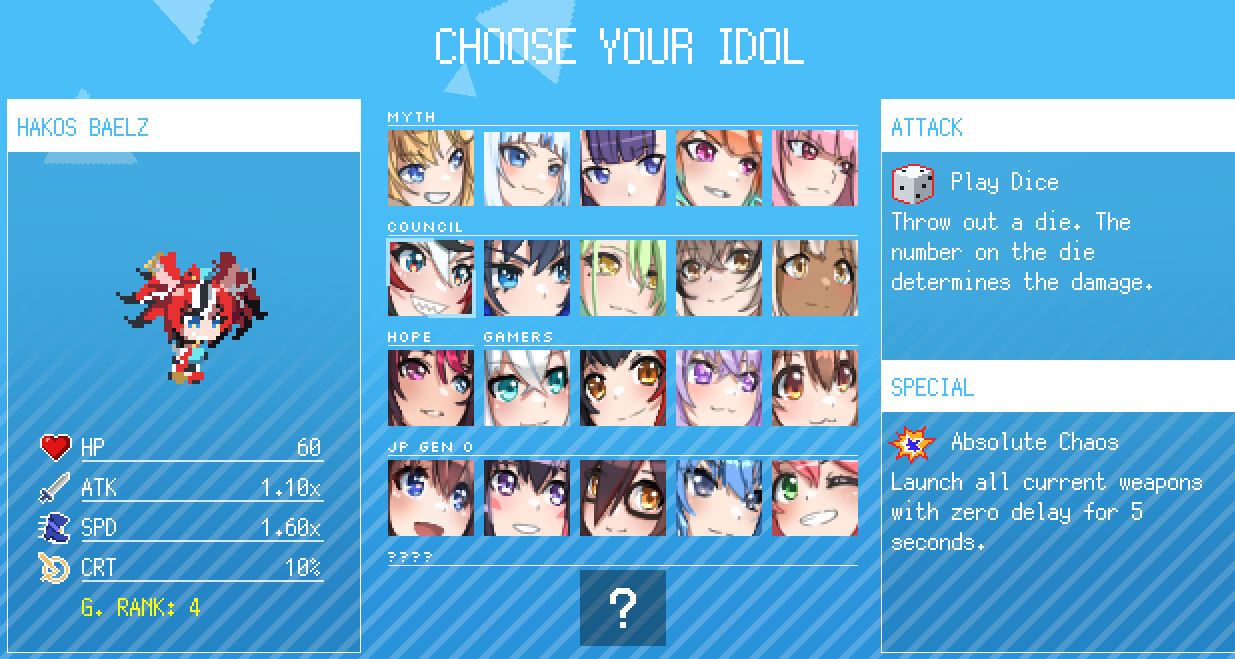Pick Ouro Kronii with dark blue hair

[527, 278]
